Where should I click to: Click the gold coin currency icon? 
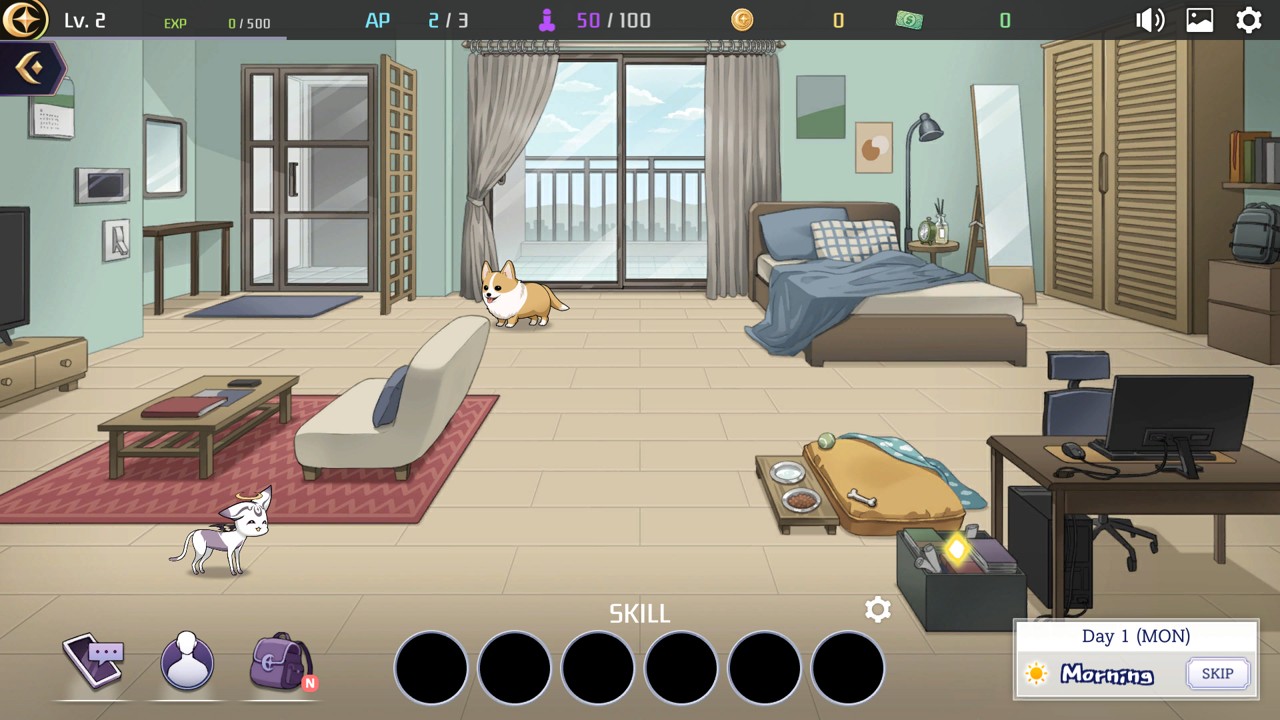coord(742,20)
